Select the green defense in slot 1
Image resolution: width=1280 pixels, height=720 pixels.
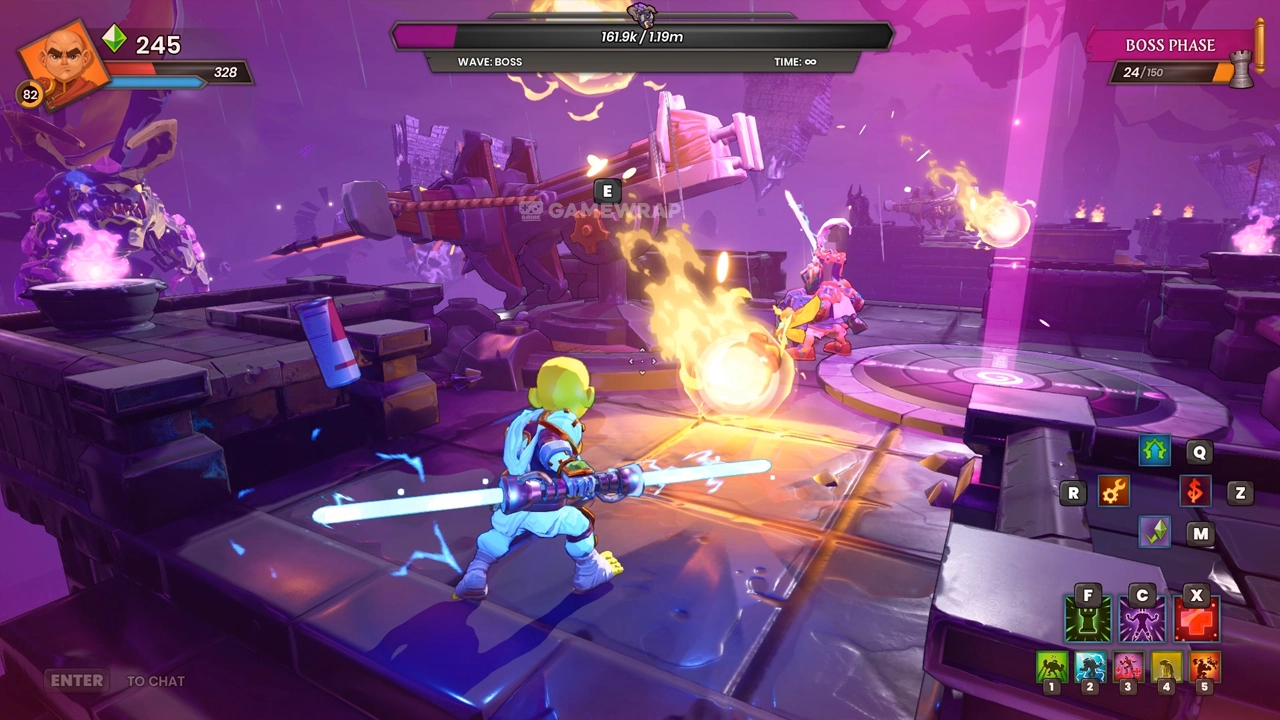(1051, 667)
